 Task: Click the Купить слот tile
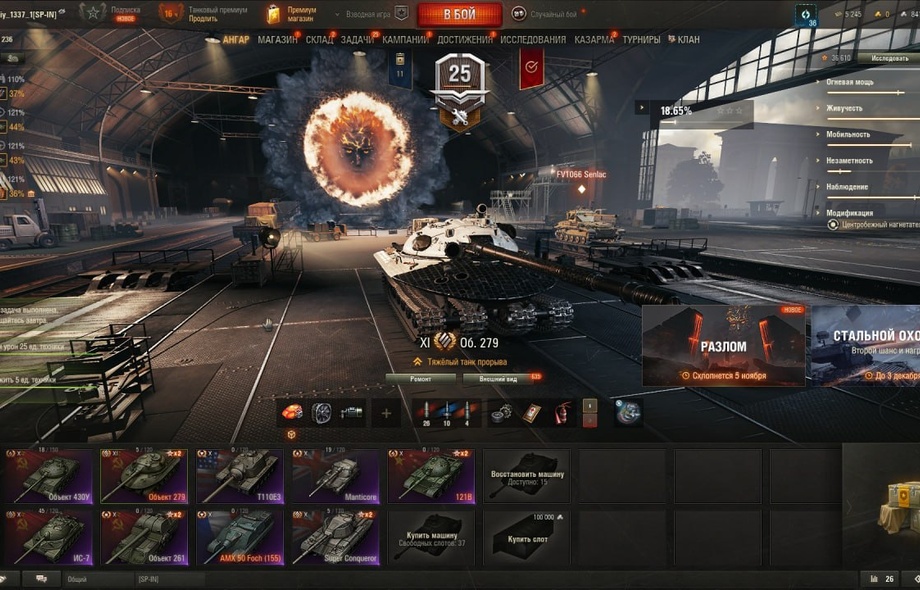click(x=528, y=538)
